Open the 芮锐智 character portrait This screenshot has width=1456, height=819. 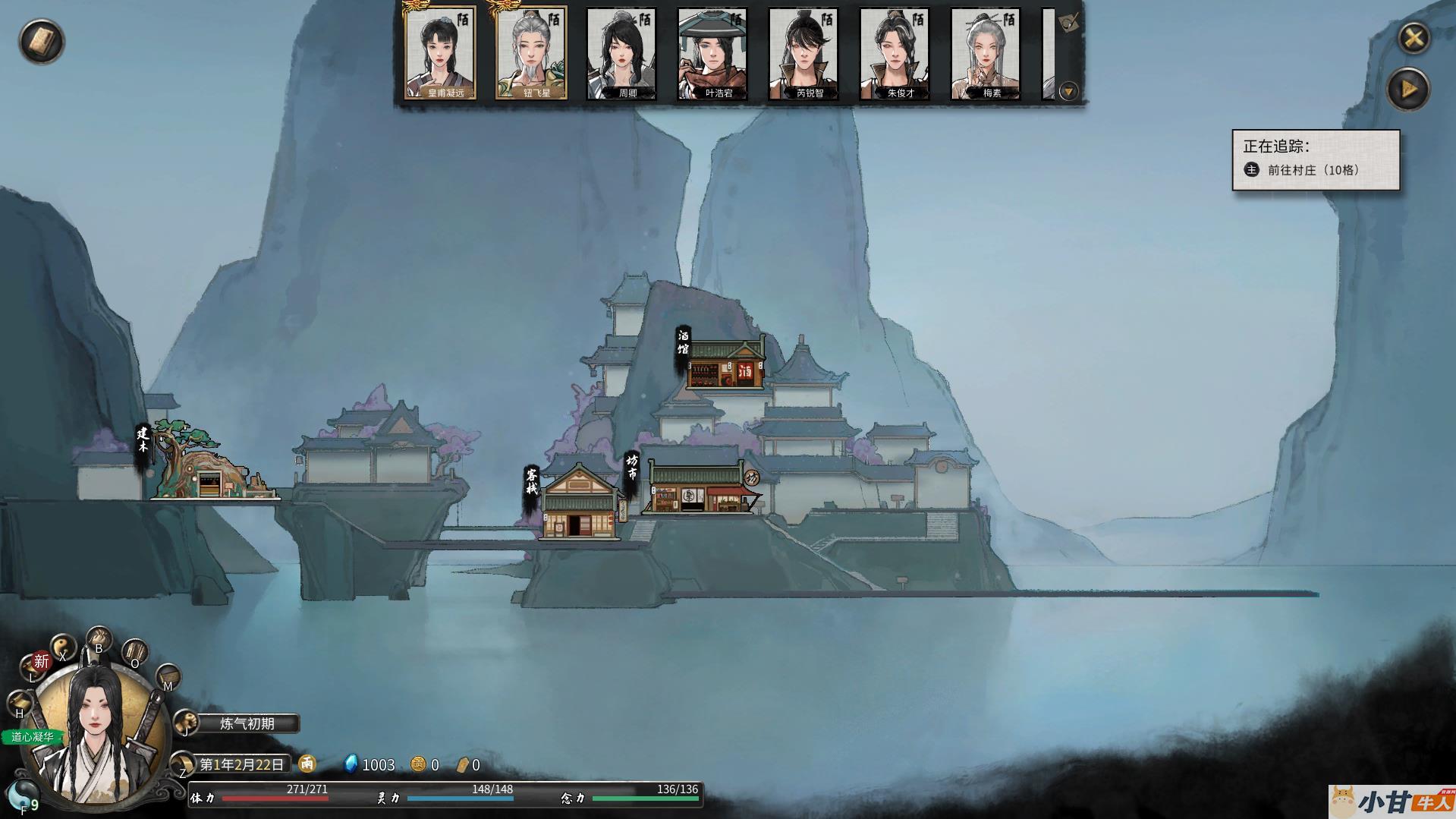click(803, 53)
